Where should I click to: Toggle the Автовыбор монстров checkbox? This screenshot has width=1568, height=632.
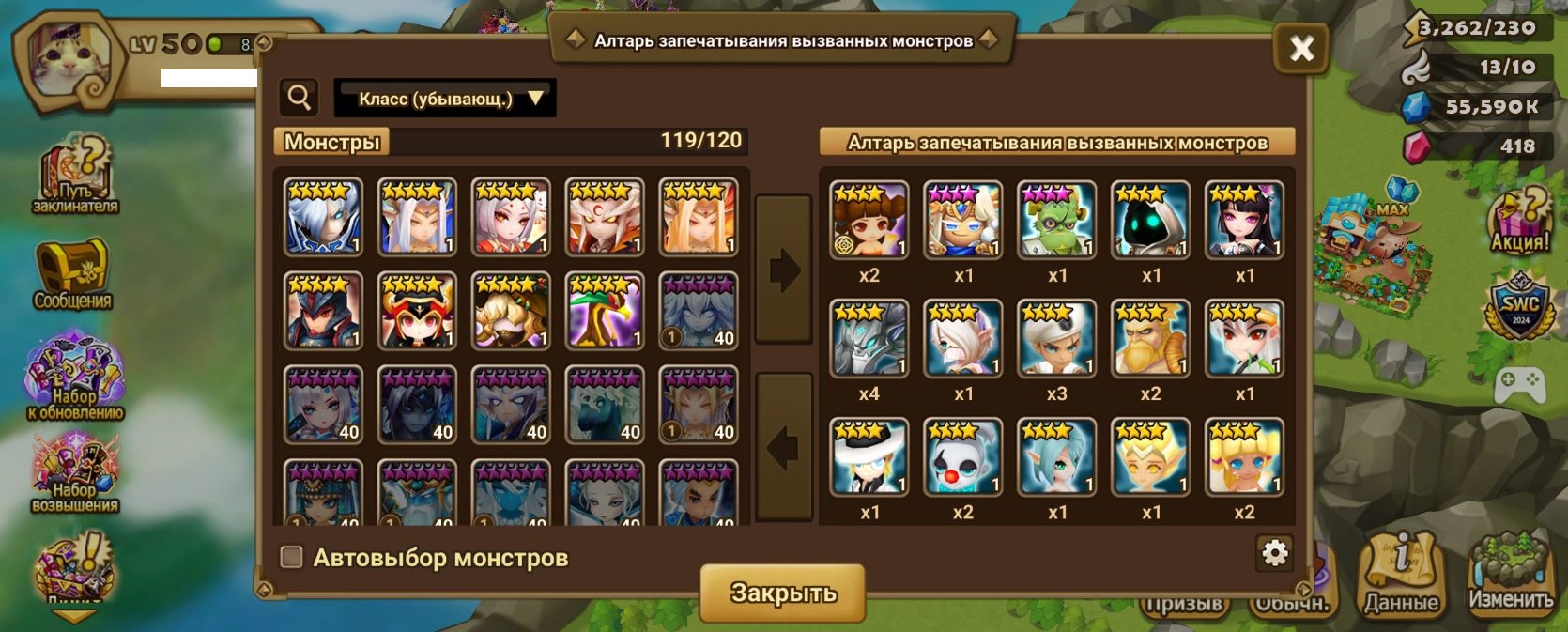click(x=292, y=558)
